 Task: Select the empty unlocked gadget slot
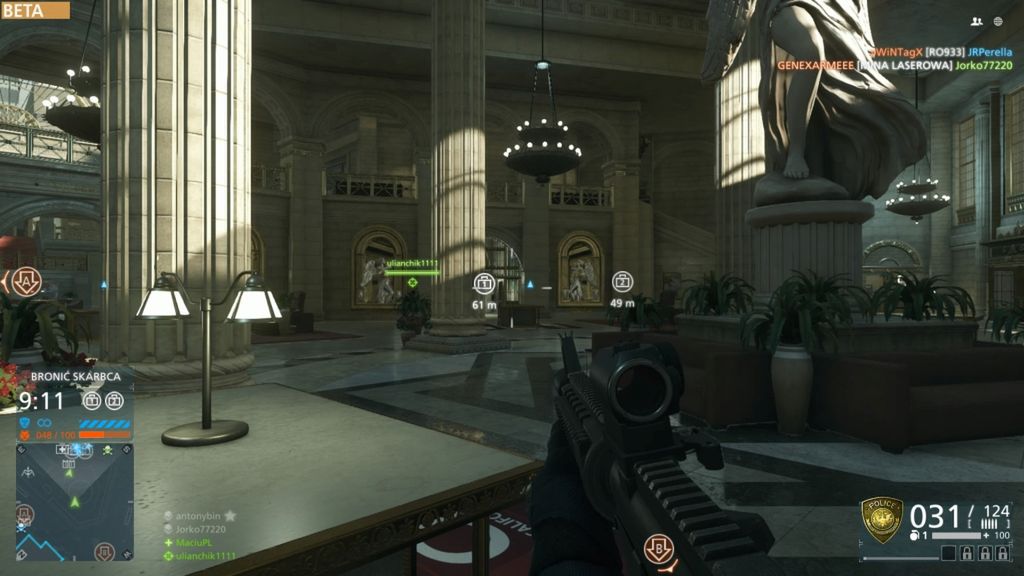click(949, 553)
